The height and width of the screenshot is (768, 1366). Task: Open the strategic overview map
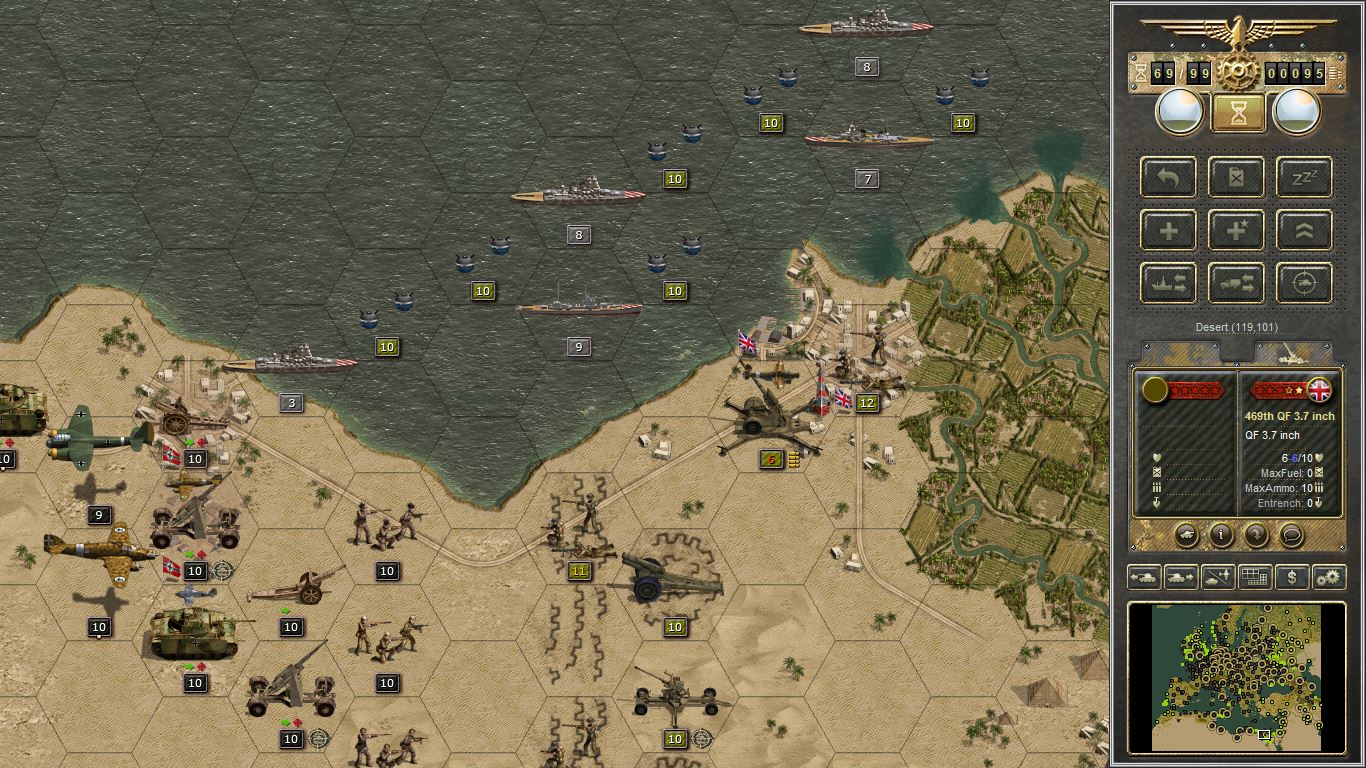pos(1255,577)
